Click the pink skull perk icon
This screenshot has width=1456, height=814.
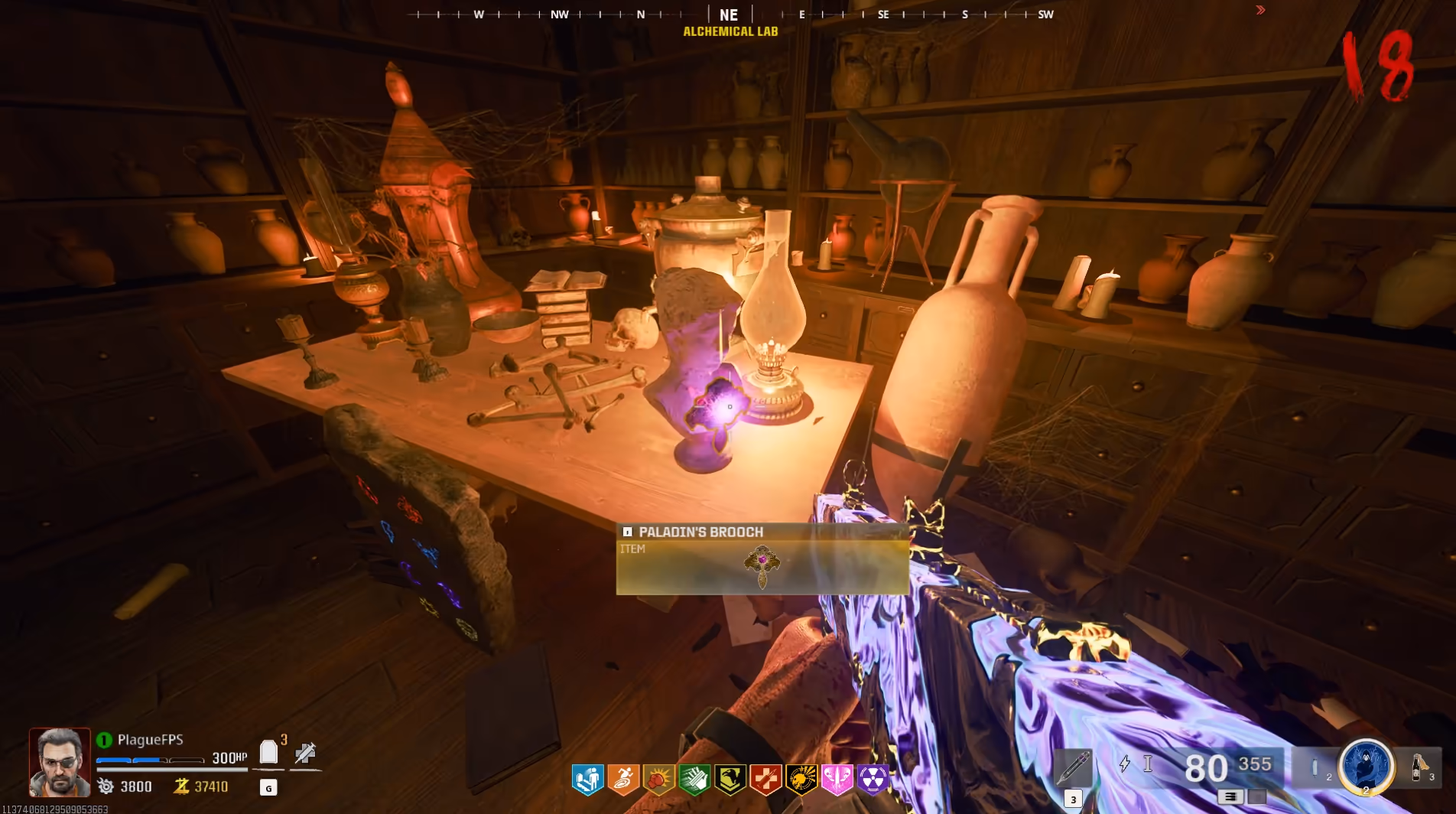[x=837, y=780]
